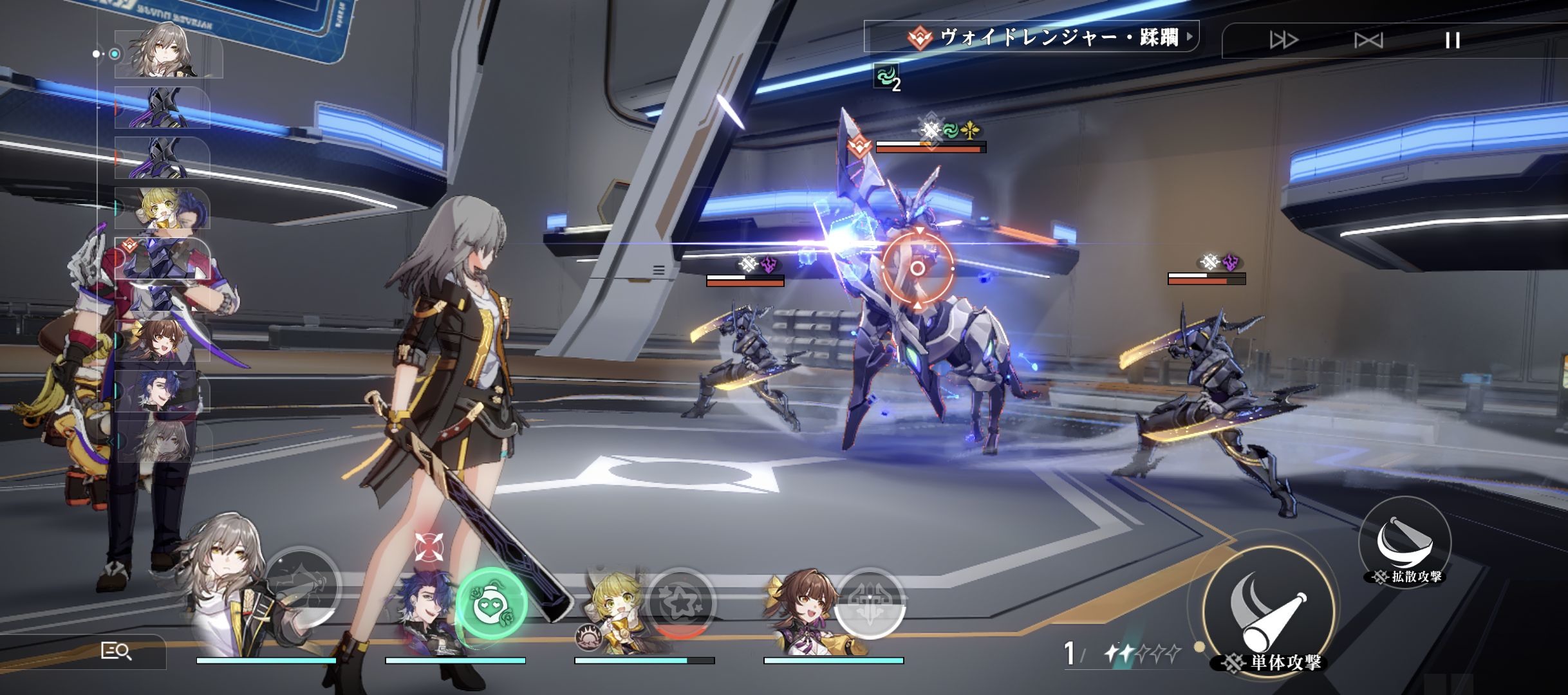Trigger the brown-haired character's ultimate icon
This screenshot has height=695, width=1568.
click(x=869, y=603)
